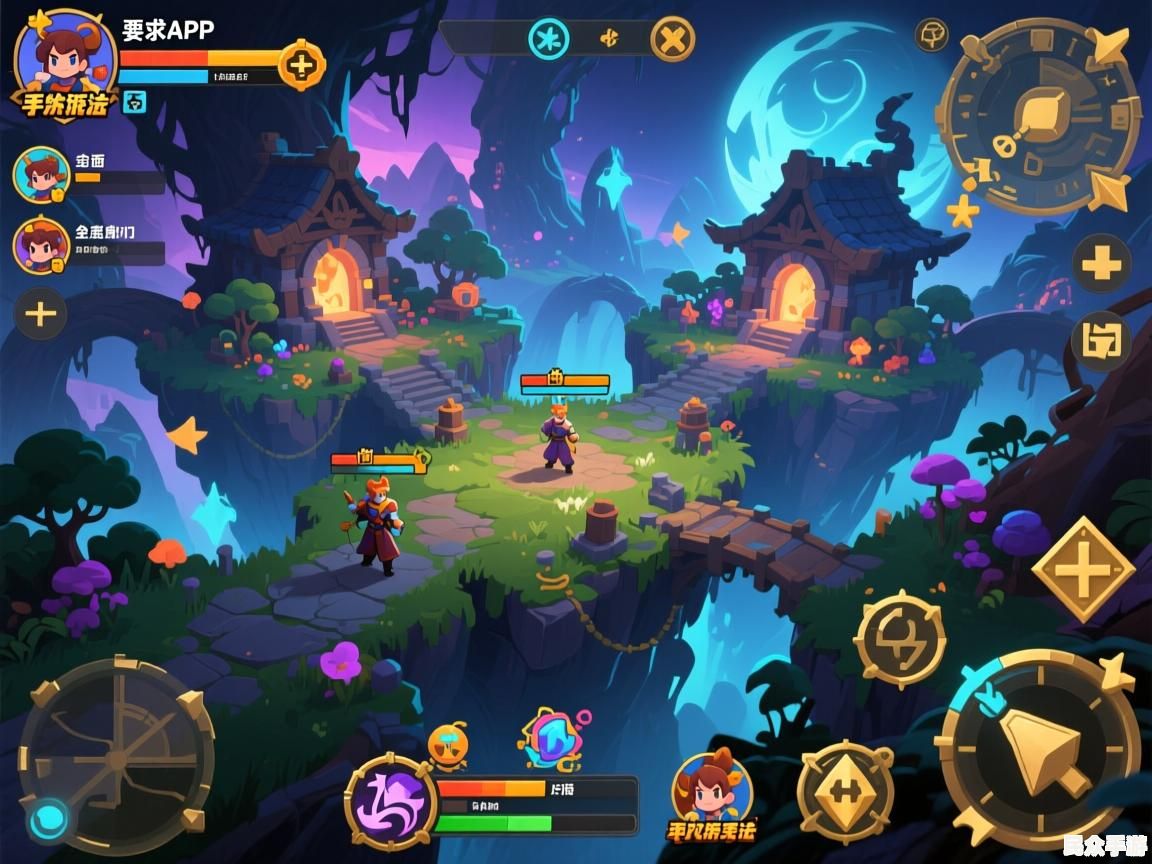1152x864 pixels.
Task: Click the small cube icon beside the minimap
Action: 932,34
